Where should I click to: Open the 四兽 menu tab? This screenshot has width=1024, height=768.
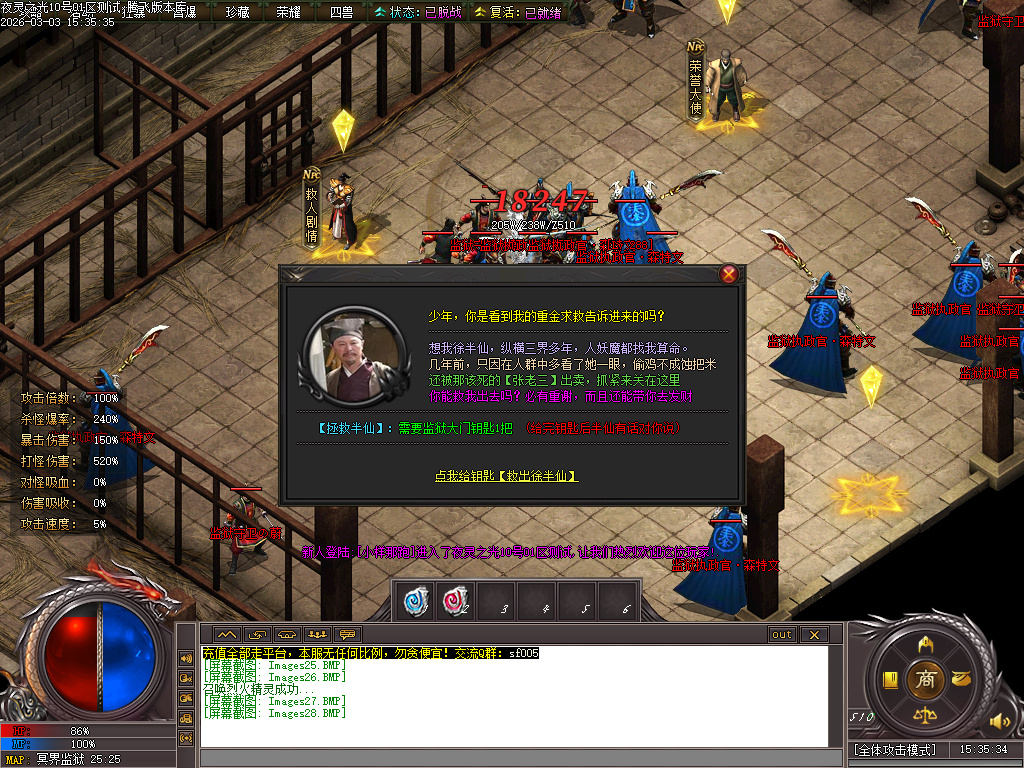pos(341,12)
